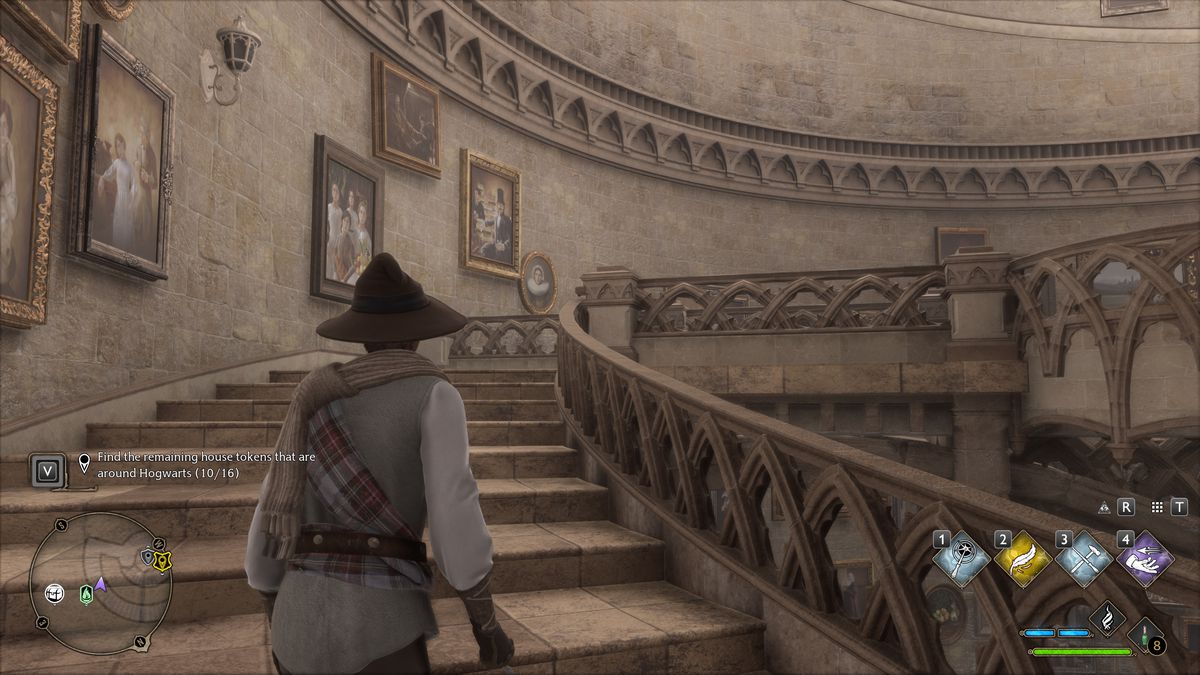Activate the Revelio triangle icon
The image size is (1200, 675).
point(1104,507)
